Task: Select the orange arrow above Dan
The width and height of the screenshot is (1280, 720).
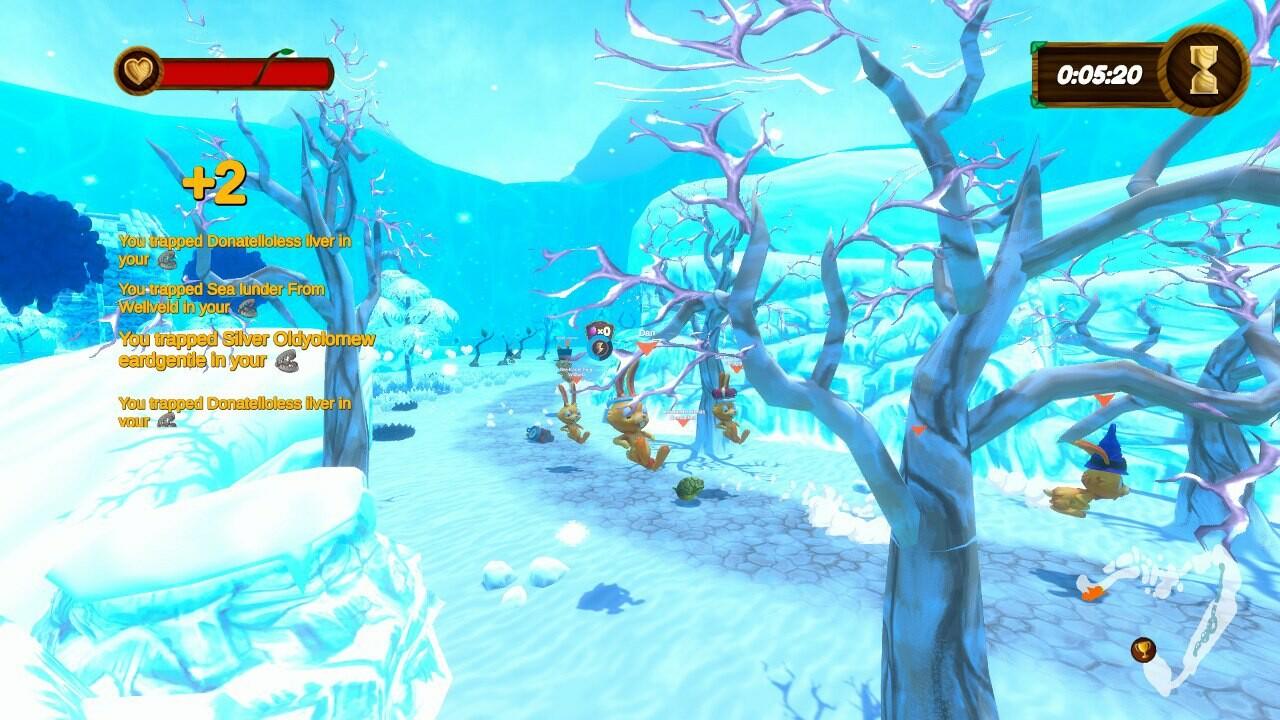Action: (x=646, y=348)
